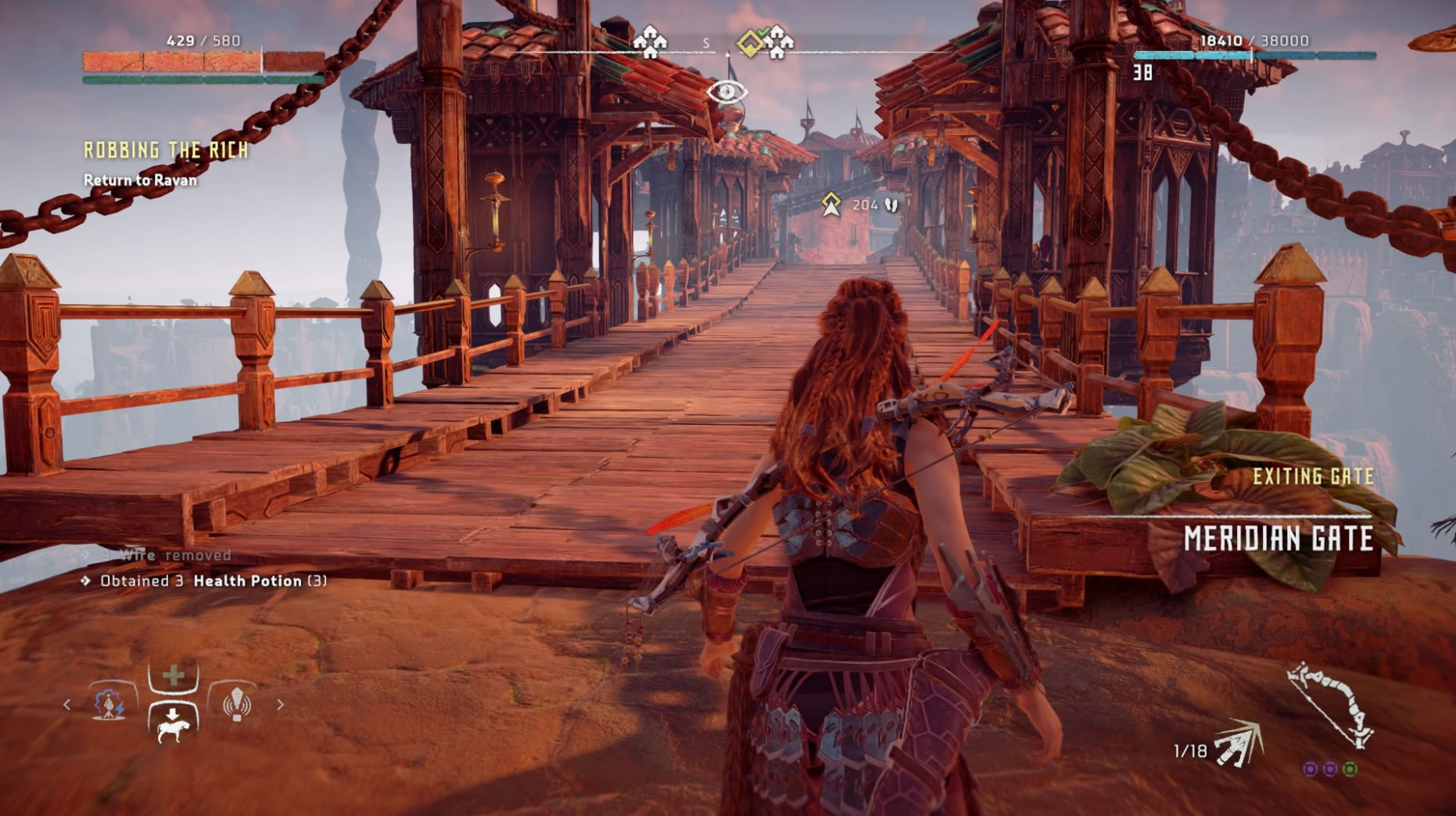Select the lure call item slot

[236, 704]
